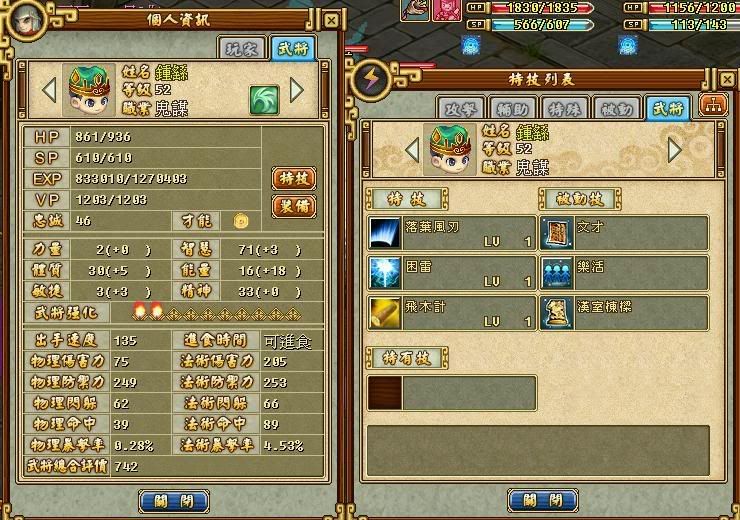Open the skill tree icon button
Screen dimensions: 740x520
point(714,106)
